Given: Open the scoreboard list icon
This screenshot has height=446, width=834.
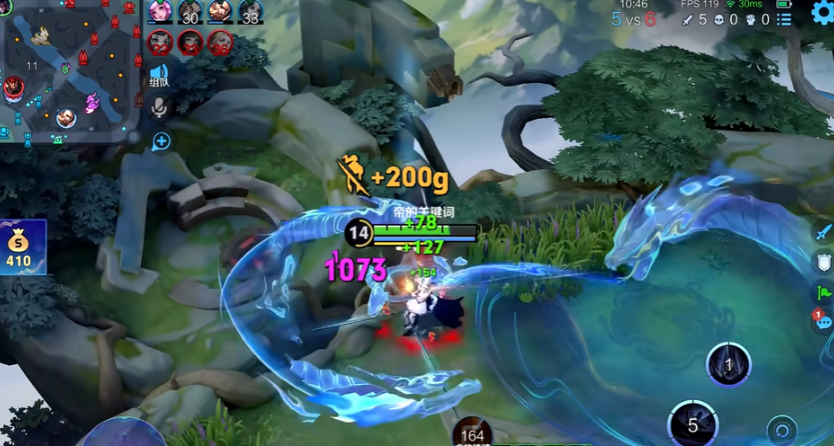Looking at the screenshot, I should [786, 19].
